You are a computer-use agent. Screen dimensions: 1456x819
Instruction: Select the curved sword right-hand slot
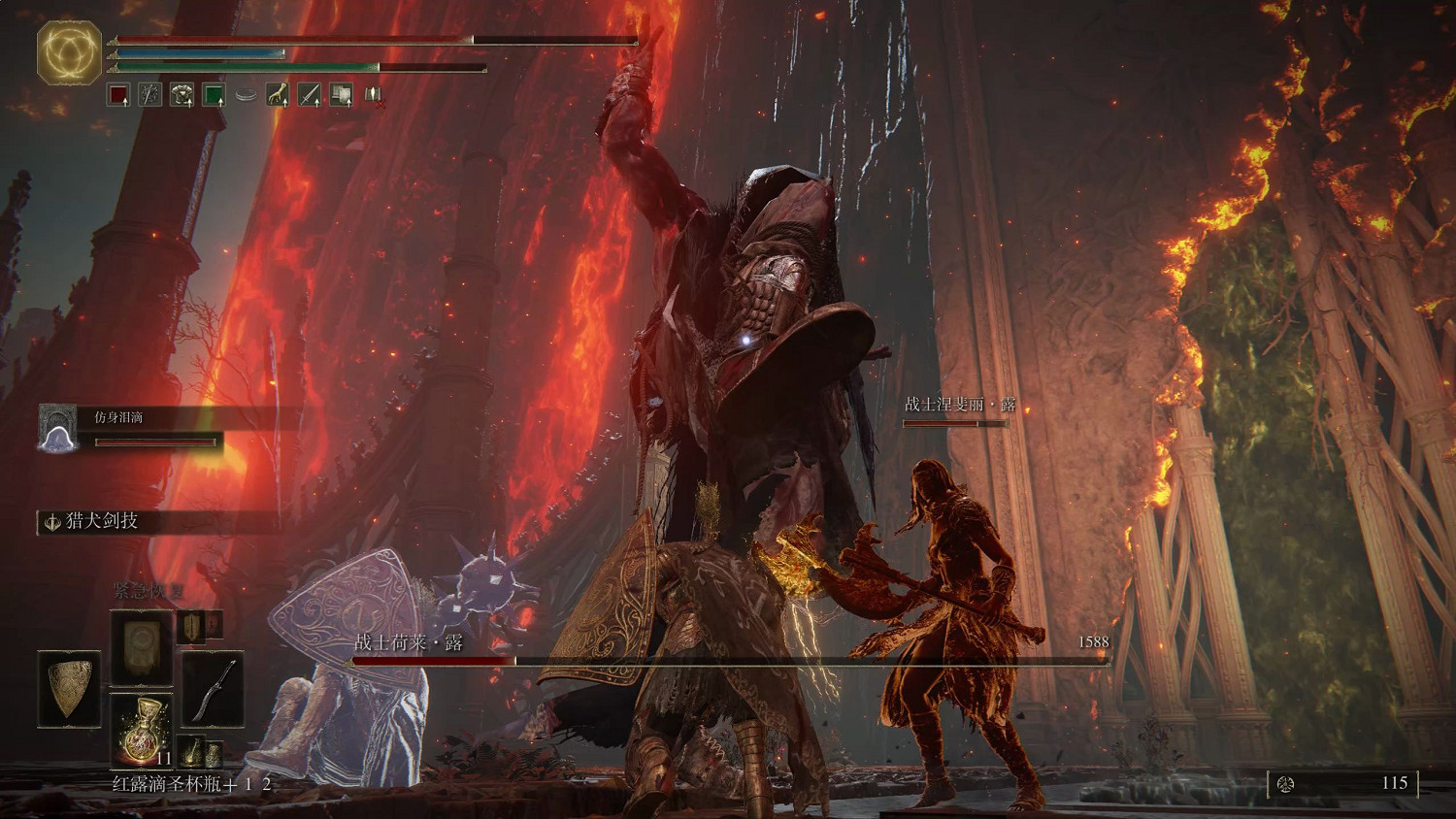(214, 690)
